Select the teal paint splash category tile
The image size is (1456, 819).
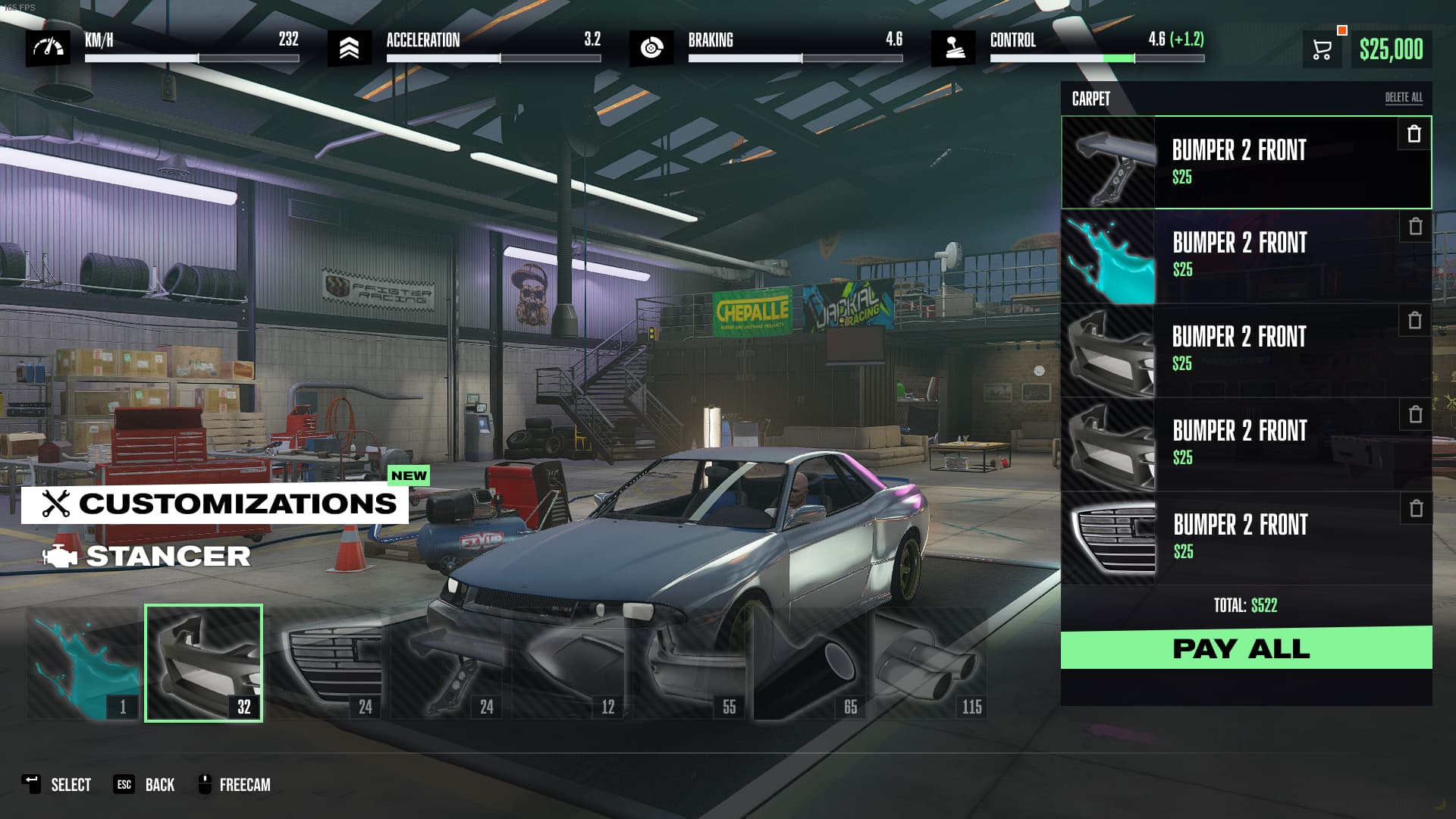click(x=83, y=664)
